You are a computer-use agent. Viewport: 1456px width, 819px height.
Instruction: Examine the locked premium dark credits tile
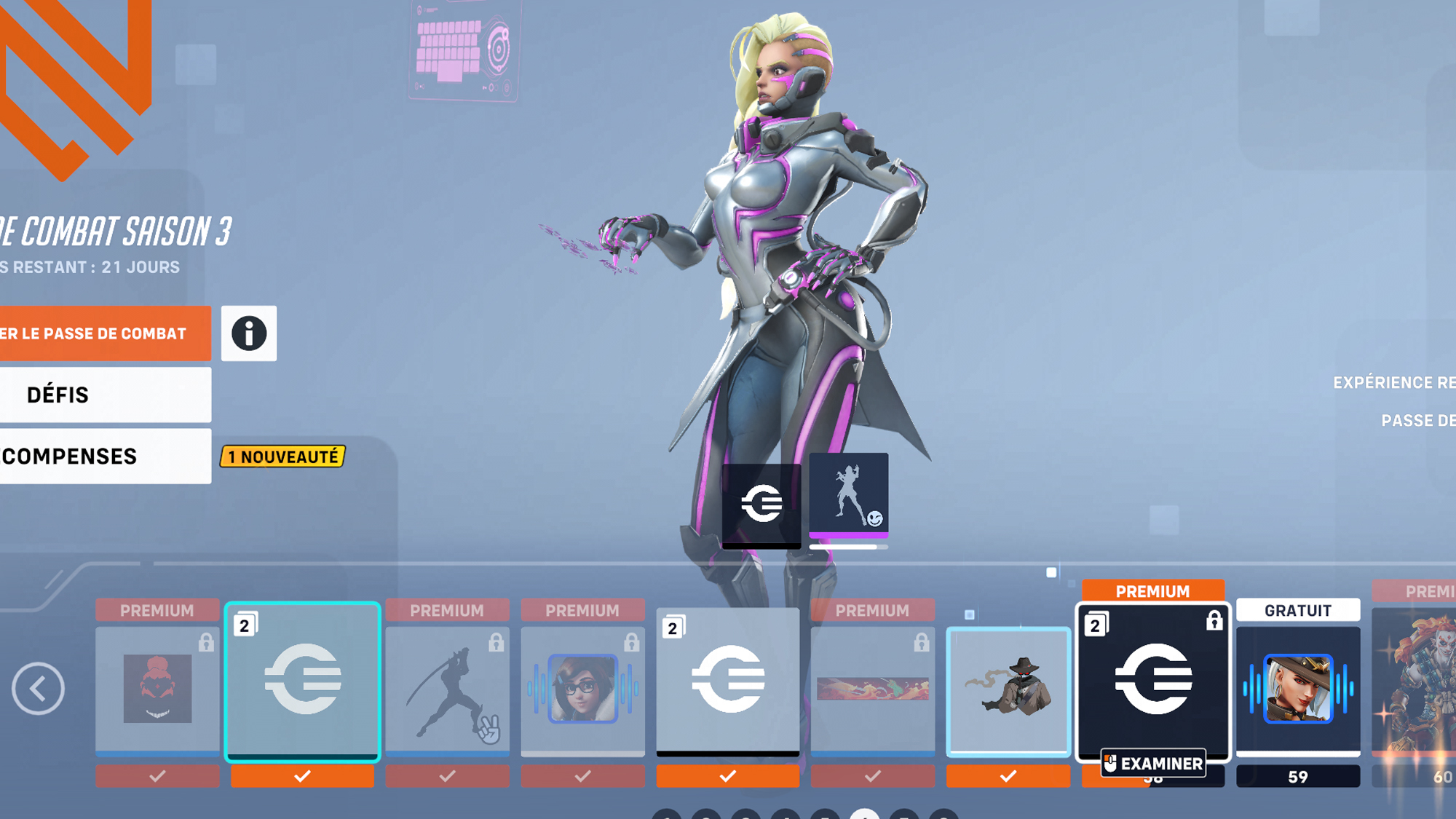[x=1153, y=681]
